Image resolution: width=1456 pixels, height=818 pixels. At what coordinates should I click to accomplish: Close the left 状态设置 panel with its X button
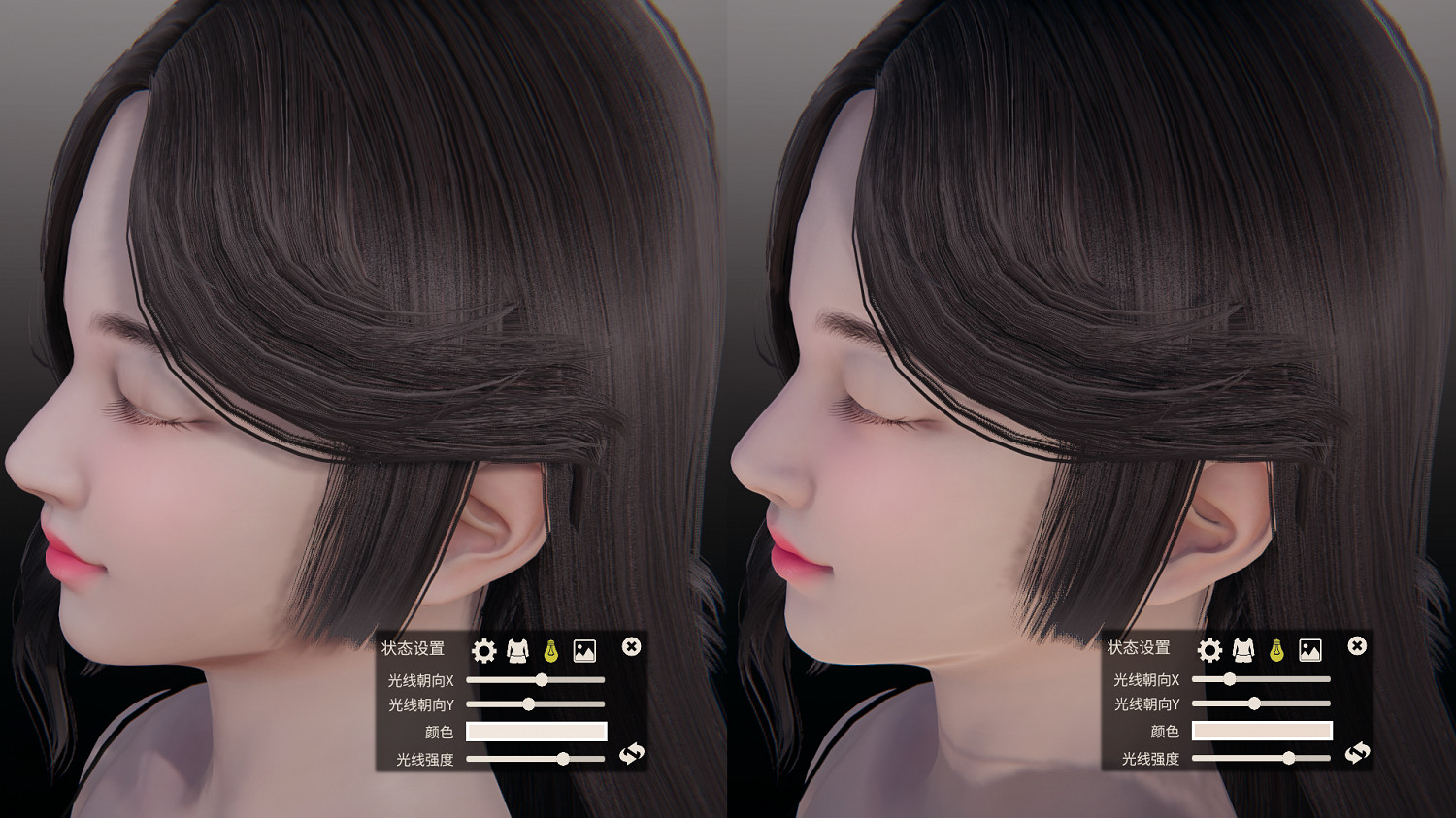pos(630,645)
